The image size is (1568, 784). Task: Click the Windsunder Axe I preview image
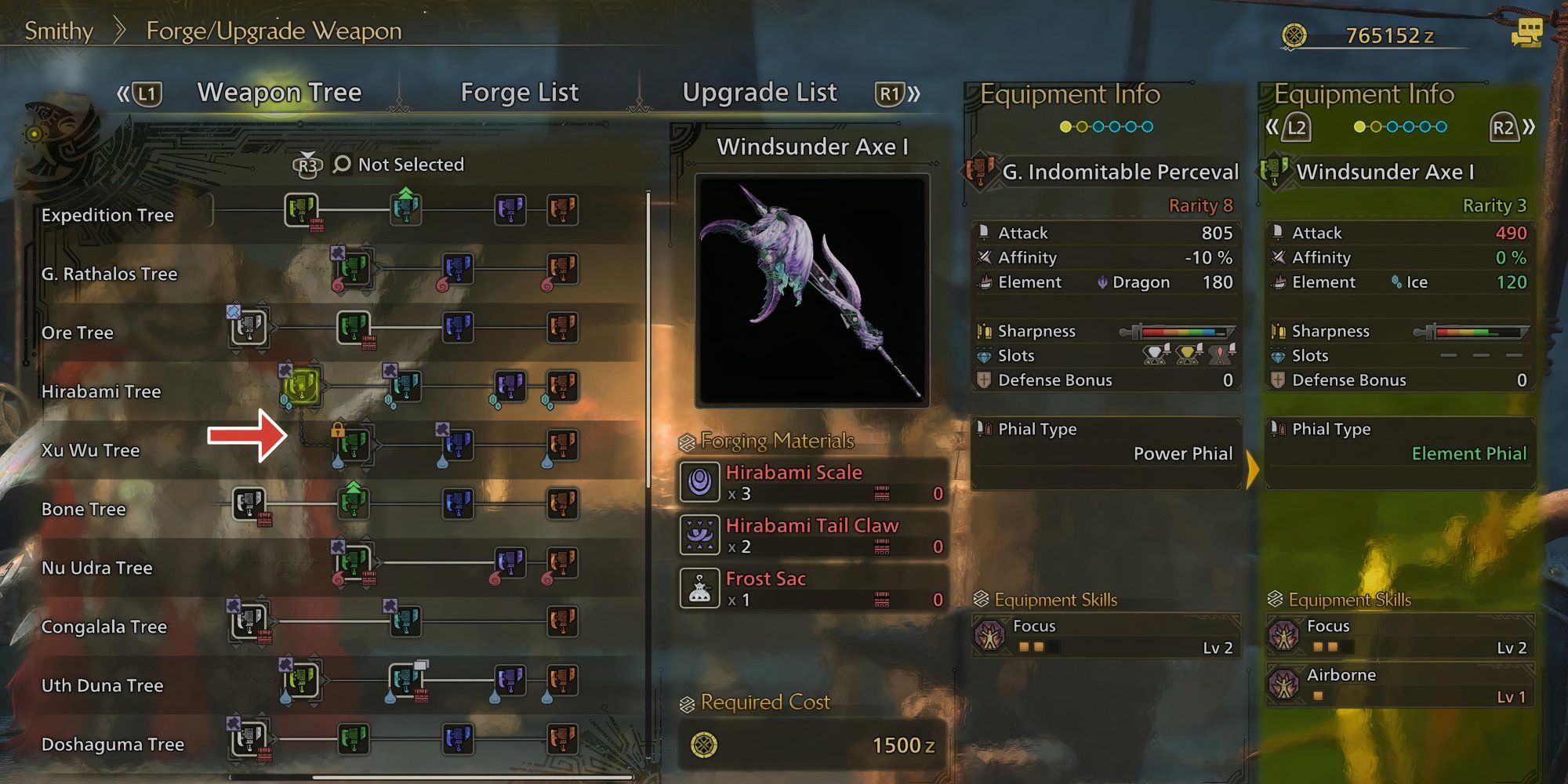[x=812, y=290]
